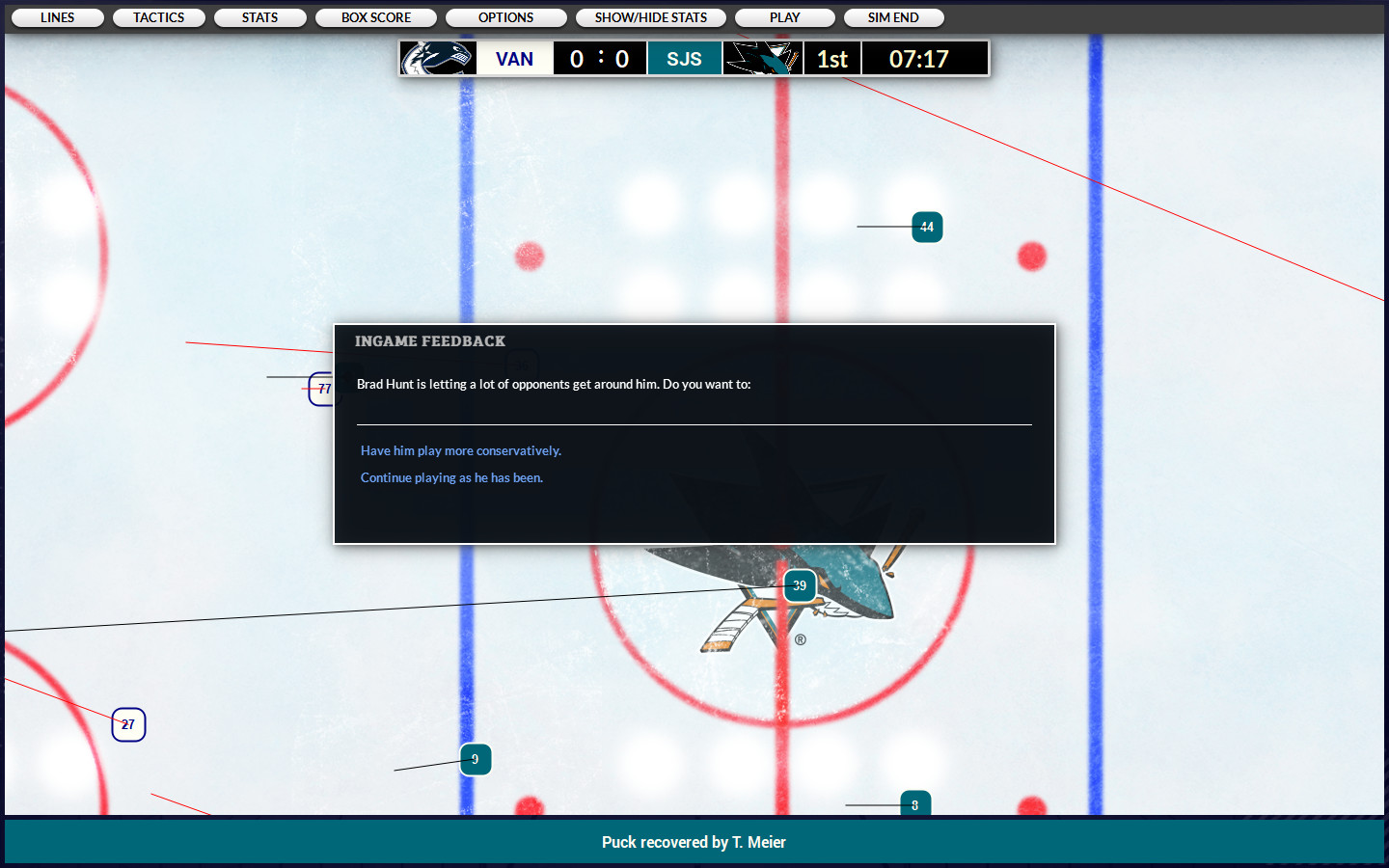Select Sharks player number 39 at center ice
This screenshot has height=868, width=1389.
(x=800, y=585)
